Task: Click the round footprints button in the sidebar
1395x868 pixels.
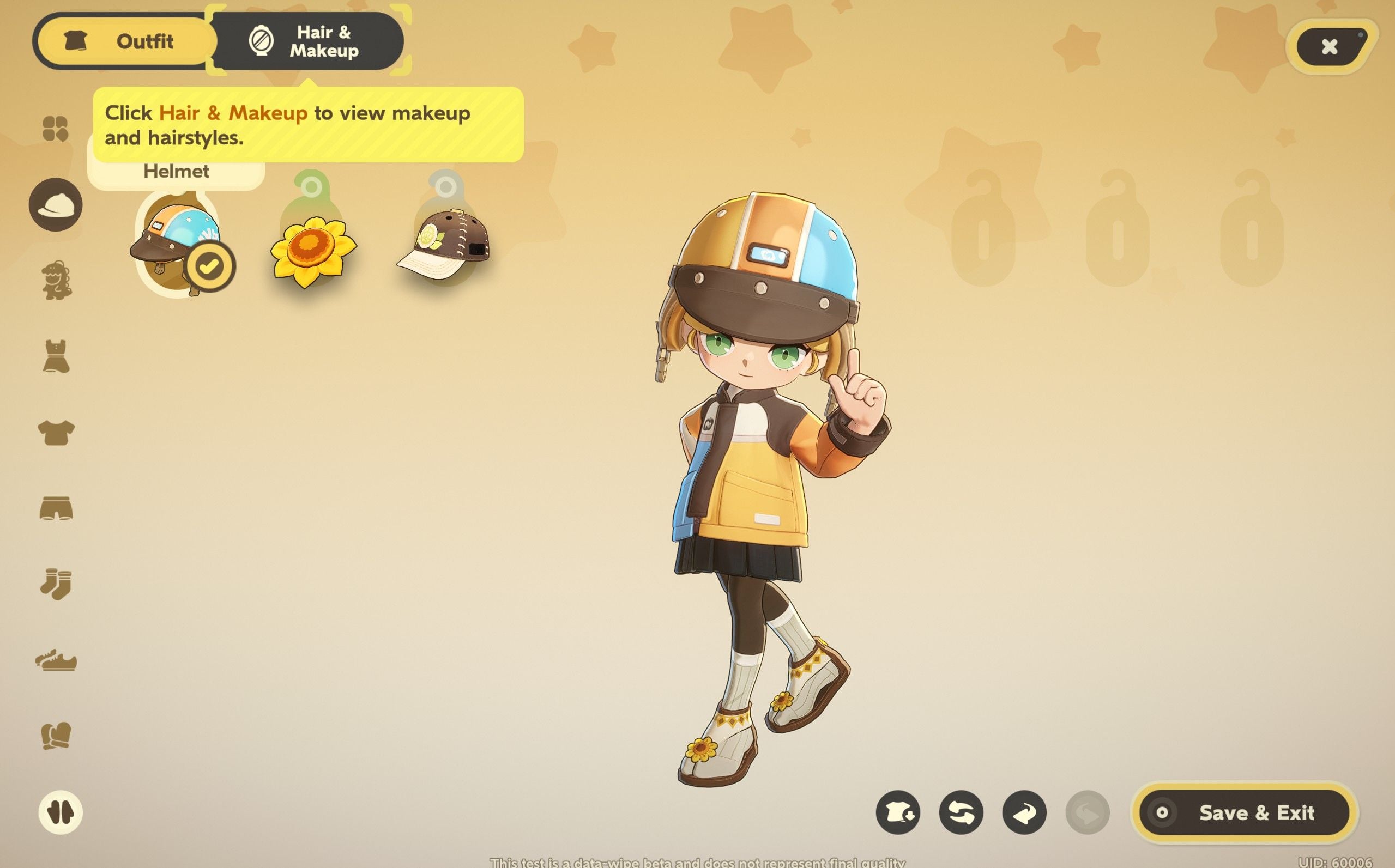Action: (61, 812)
